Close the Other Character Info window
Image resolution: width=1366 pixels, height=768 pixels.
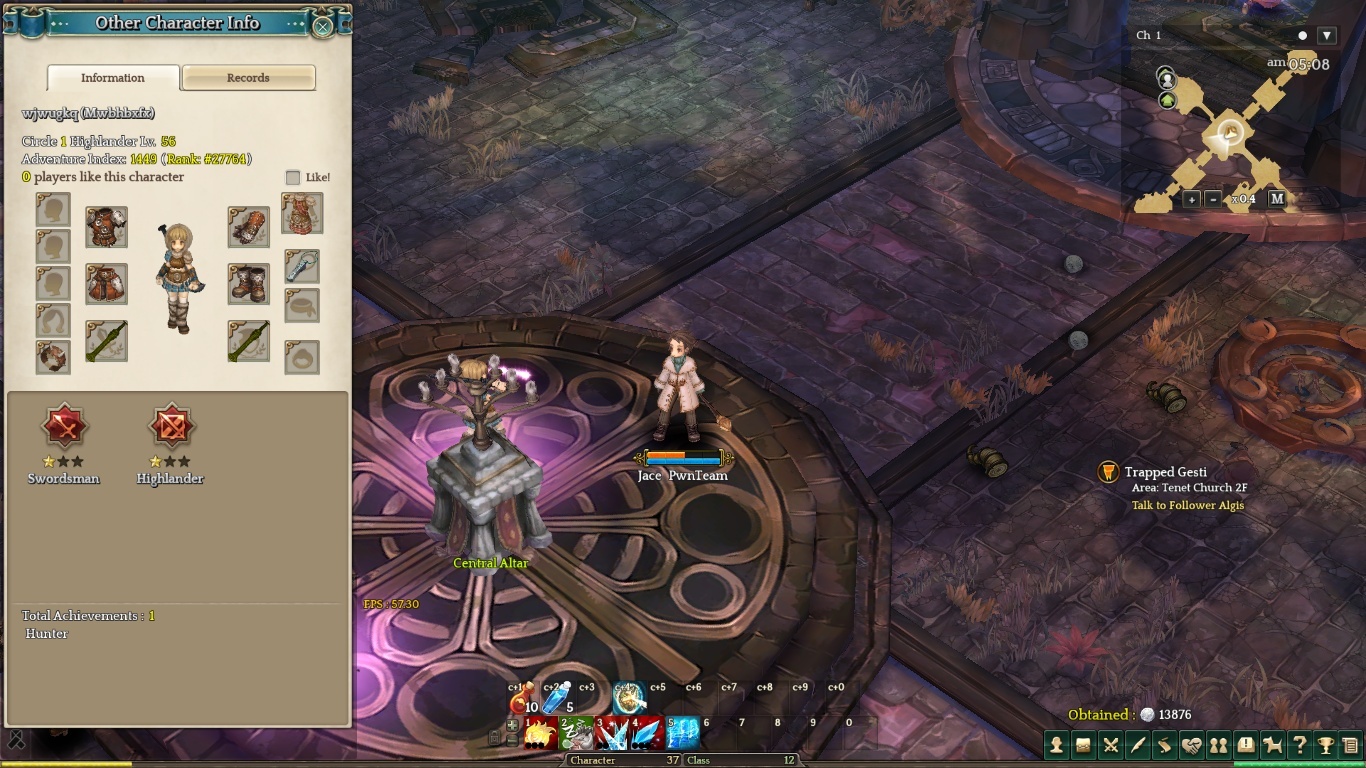point(322,26)
